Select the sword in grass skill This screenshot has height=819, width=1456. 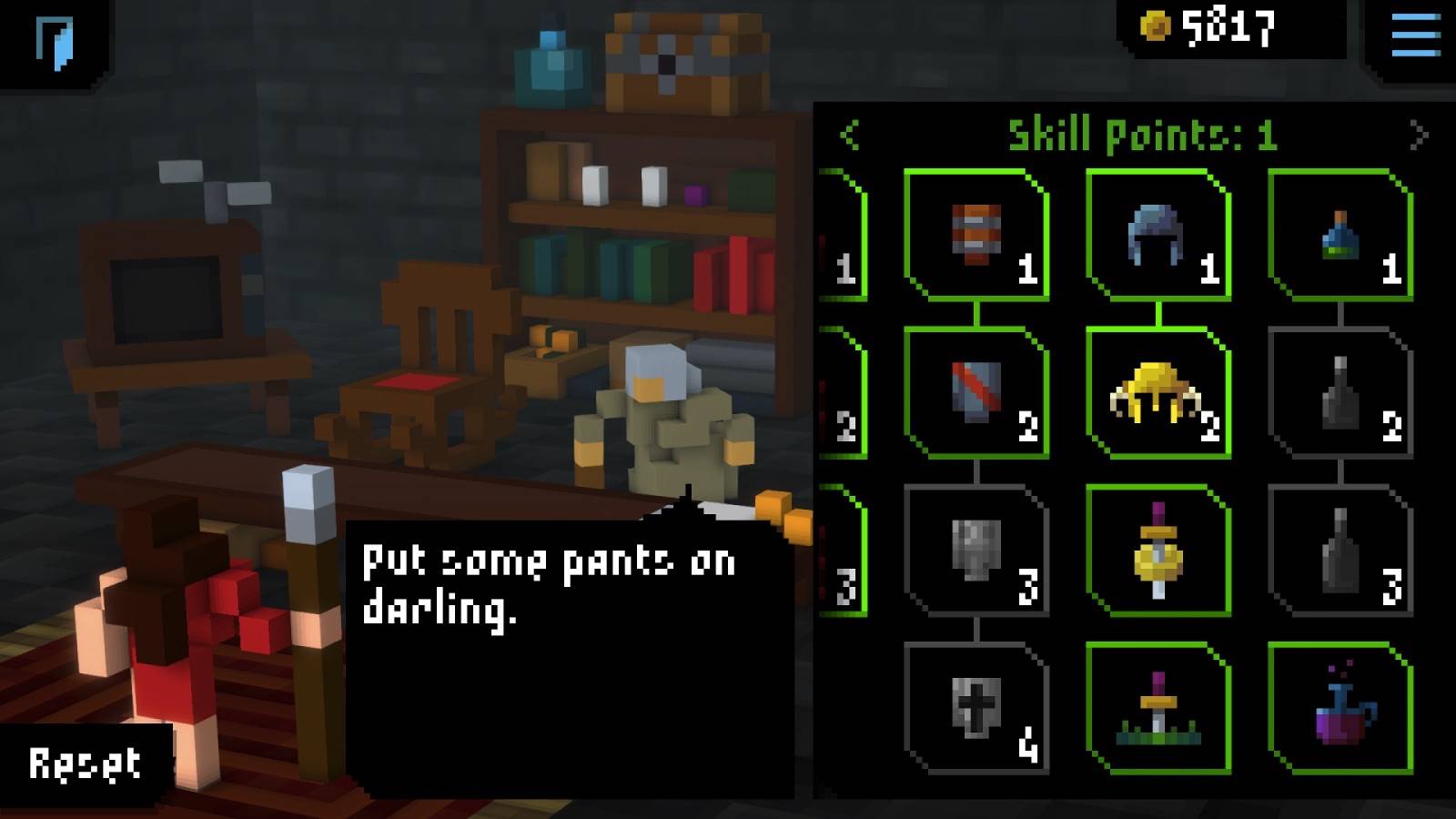click(x=1158, y=708)
